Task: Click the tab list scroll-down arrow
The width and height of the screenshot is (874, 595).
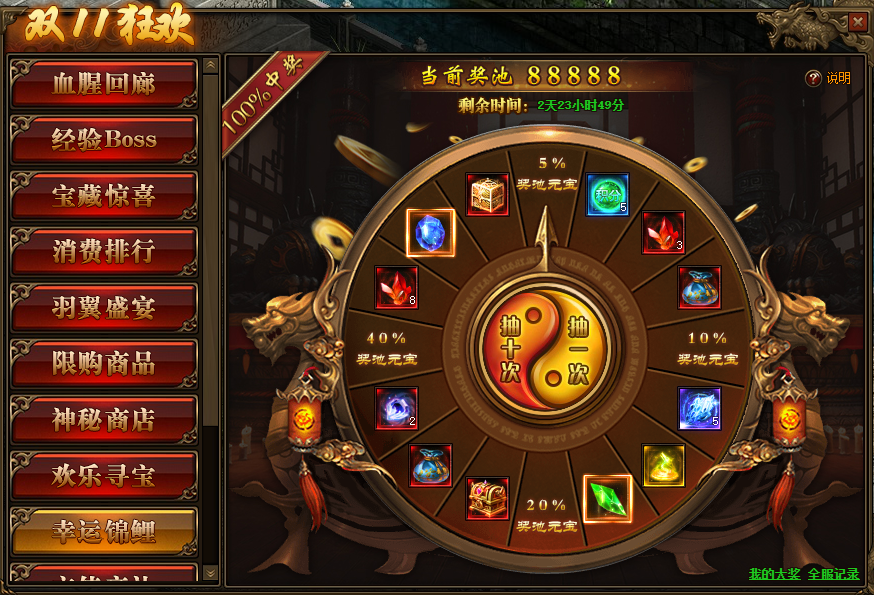Action: pos(210,572)
